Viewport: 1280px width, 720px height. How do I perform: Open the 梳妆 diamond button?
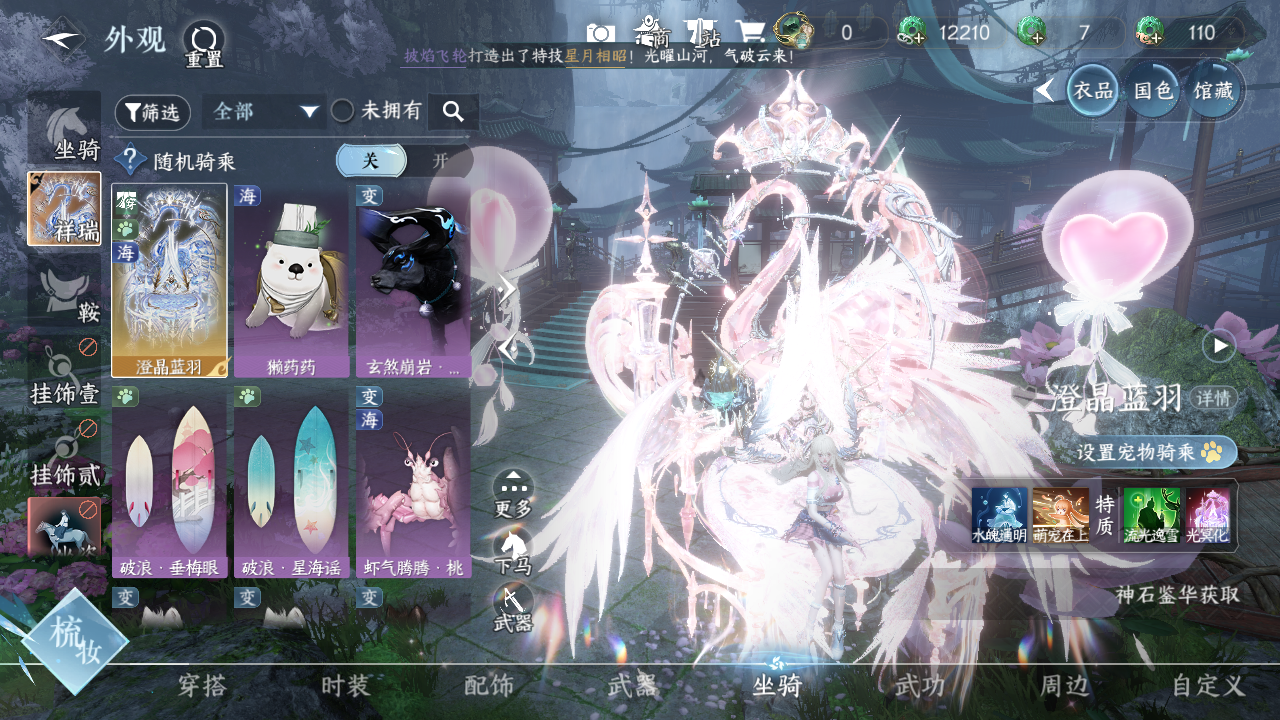75,641
